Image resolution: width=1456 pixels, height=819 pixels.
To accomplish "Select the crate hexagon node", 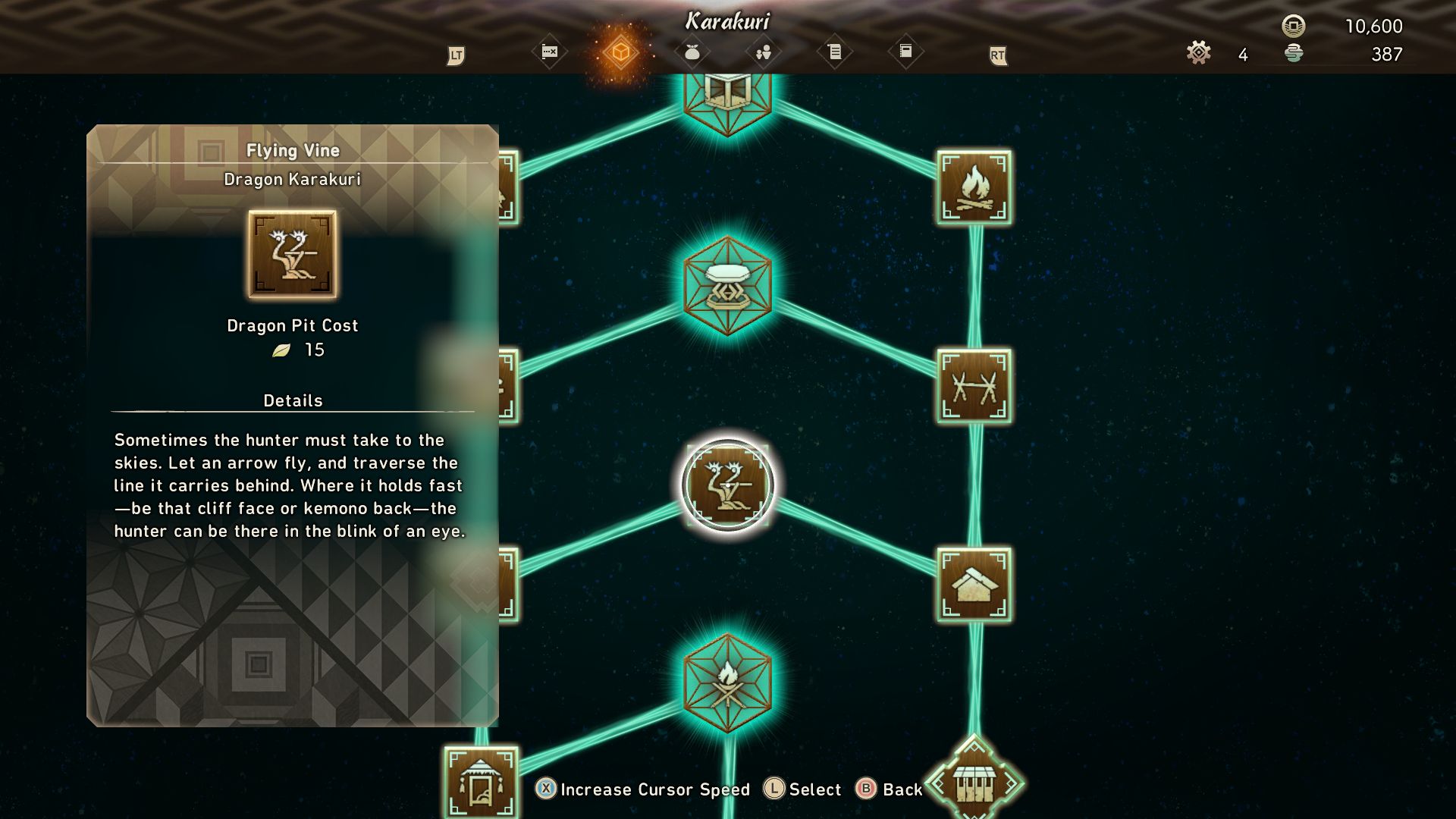I will (x=727, y=95).
